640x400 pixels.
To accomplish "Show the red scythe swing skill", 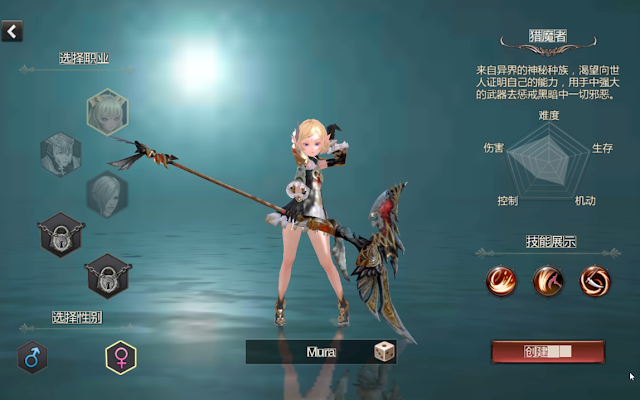I will (547, 281).
